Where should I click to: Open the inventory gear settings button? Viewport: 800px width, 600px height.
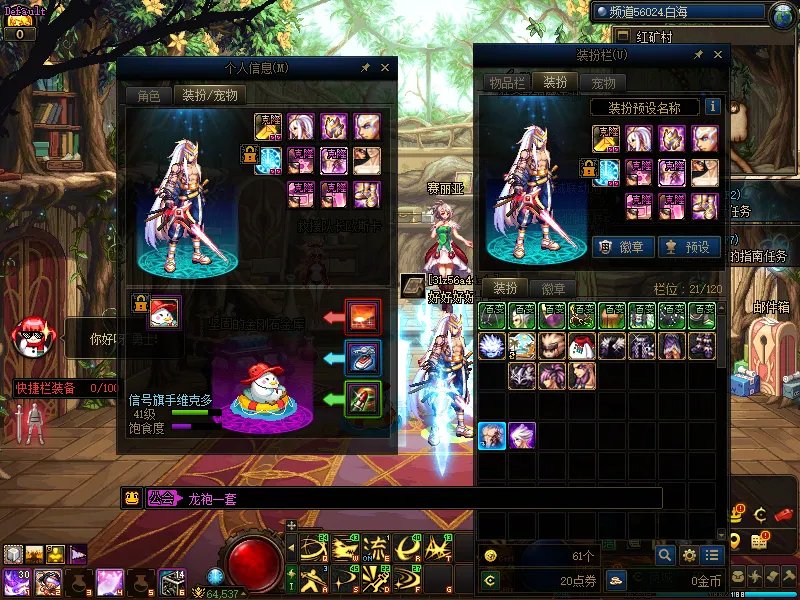[x=689, y=555]
